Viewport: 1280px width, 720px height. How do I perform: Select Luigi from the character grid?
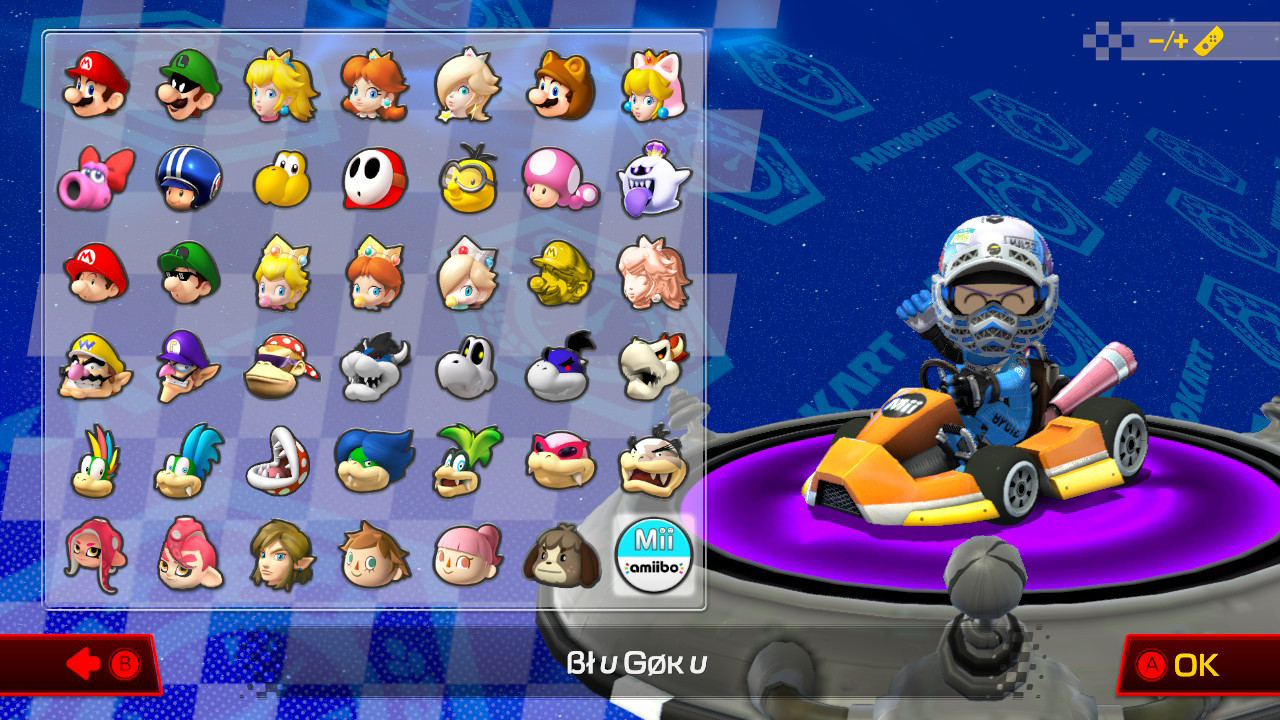coord(187,85)
